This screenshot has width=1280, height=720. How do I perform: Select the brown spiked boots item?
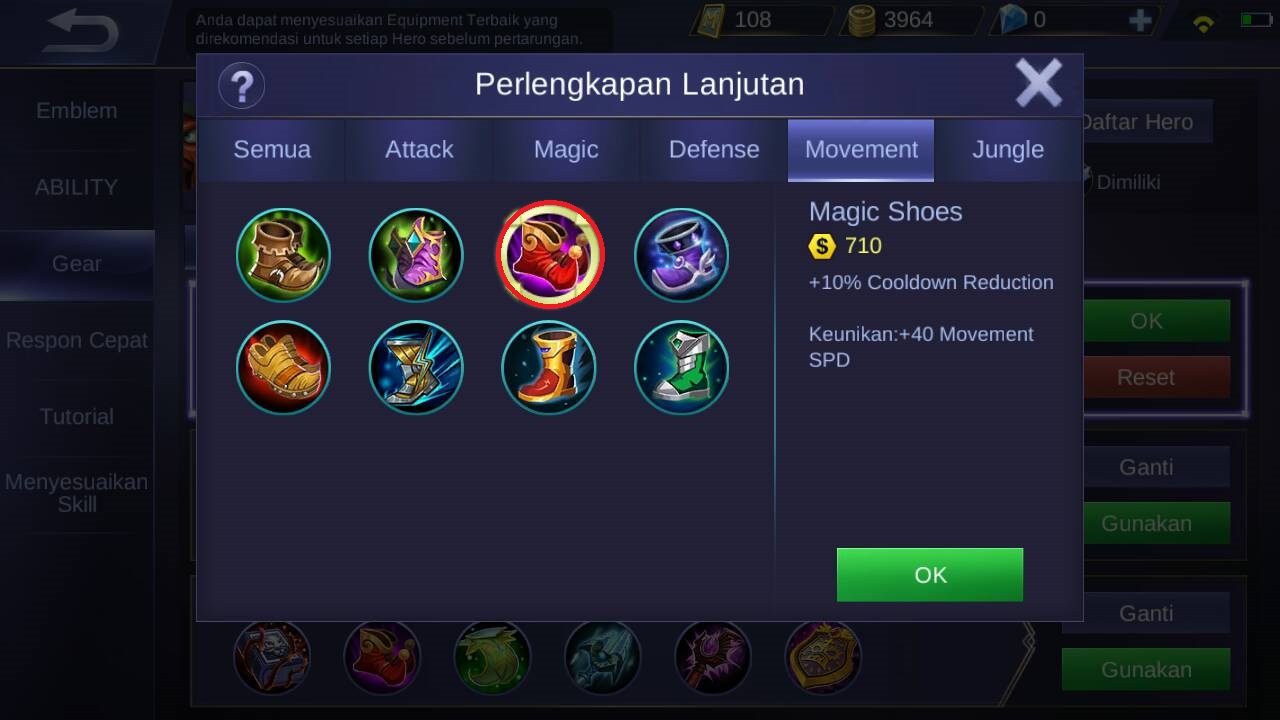coord(283,255)
